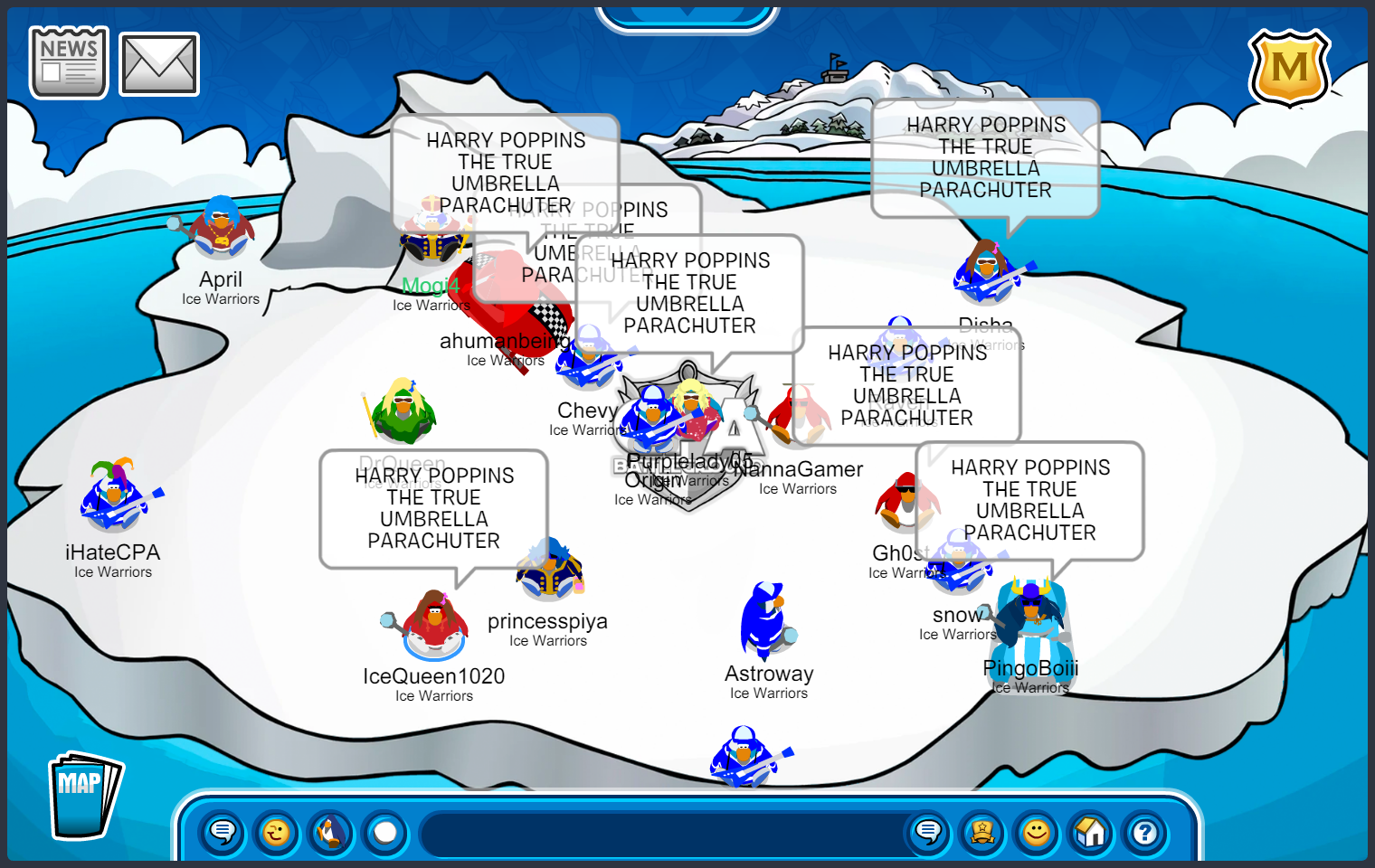
Task: Send the chat message
Action: point(928,832)
